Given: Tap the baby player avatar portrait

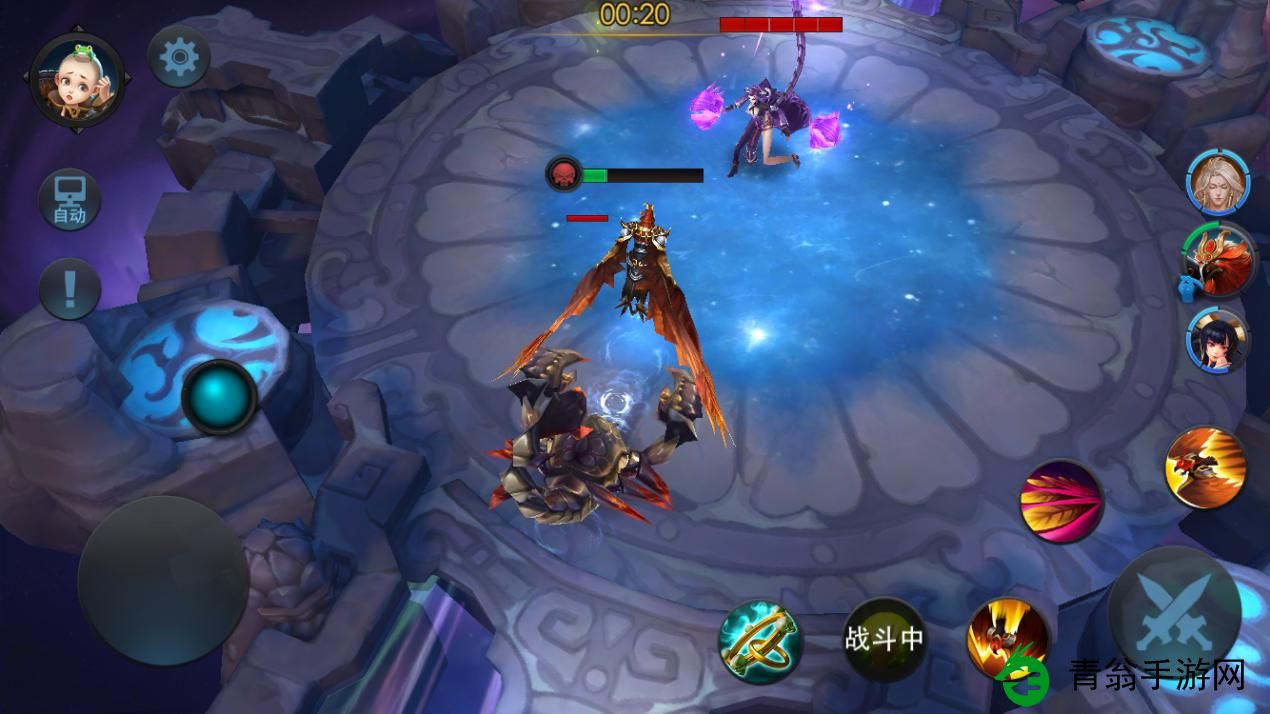Looking at the screenshot, I should [x=77, y=80].
